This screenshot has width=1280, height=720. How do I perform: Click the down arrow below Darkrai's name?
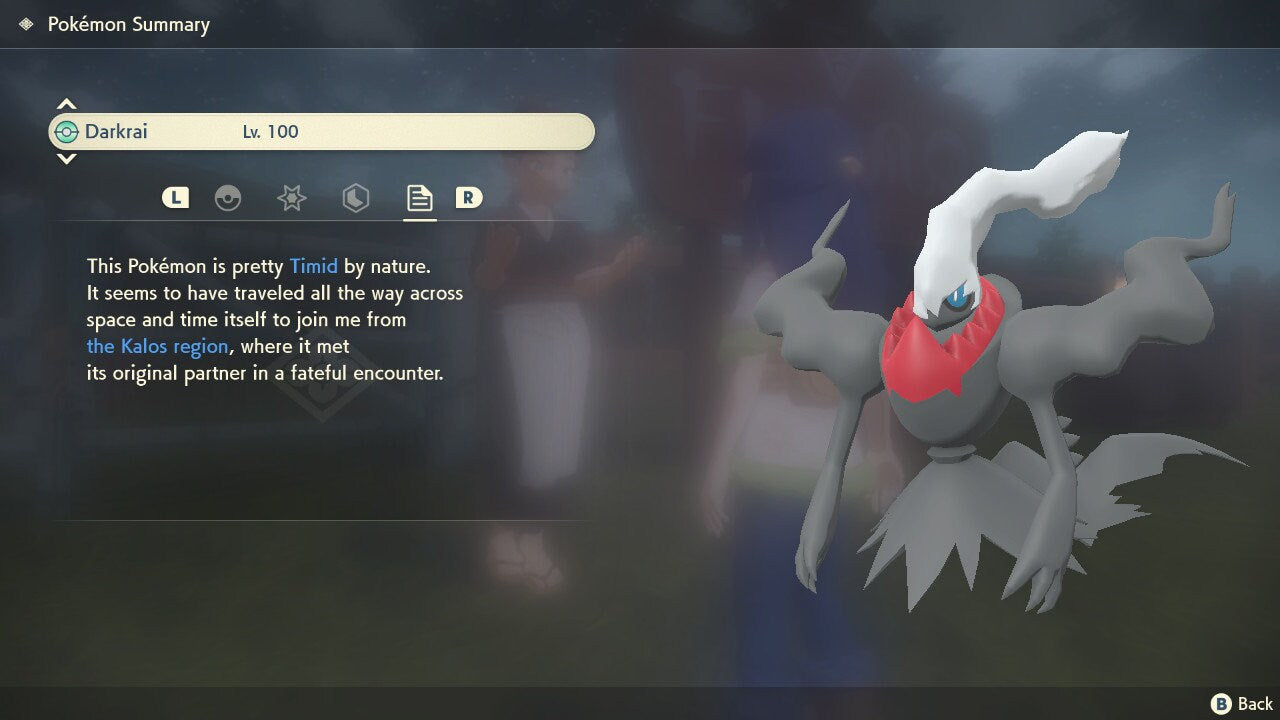[x=66, y=159]
